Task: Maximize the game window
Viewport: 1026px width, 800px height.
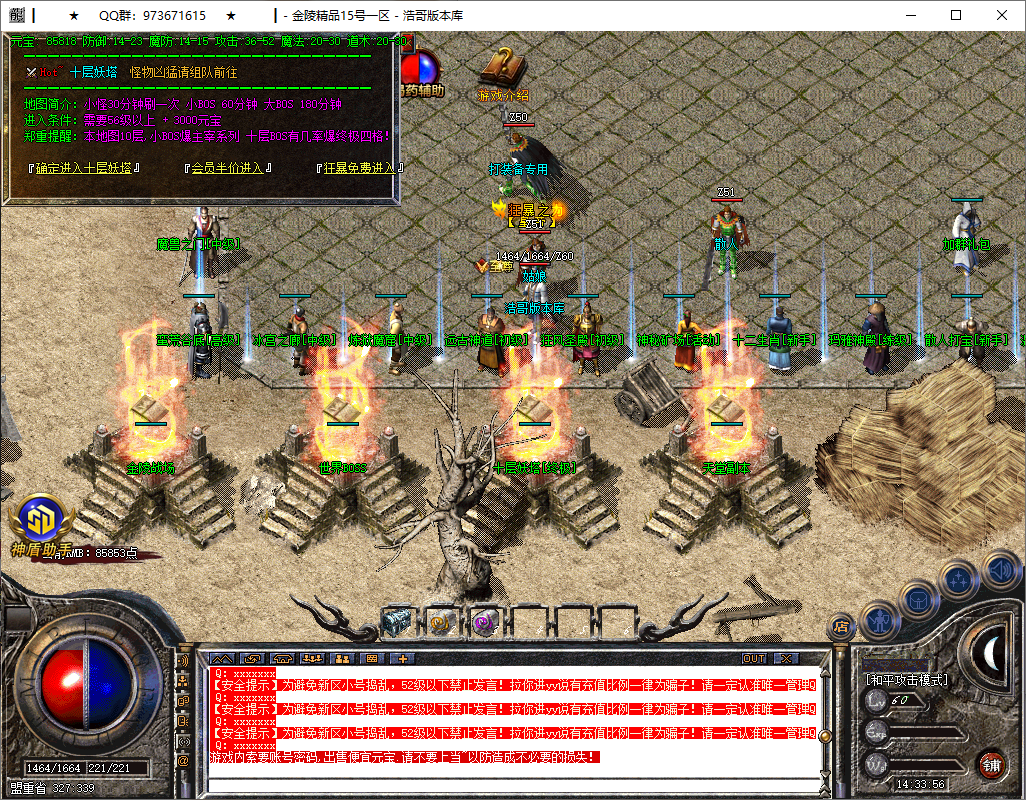Action: (x=956, y=15)
